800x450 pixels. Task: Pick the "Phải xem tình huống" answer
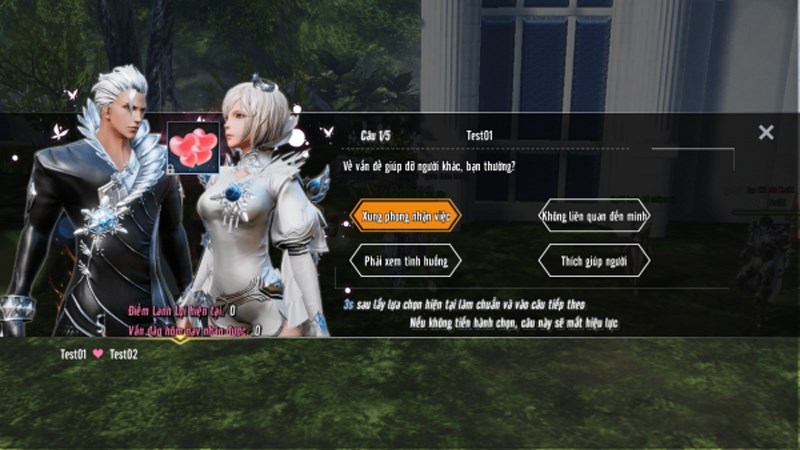[405, 260]
